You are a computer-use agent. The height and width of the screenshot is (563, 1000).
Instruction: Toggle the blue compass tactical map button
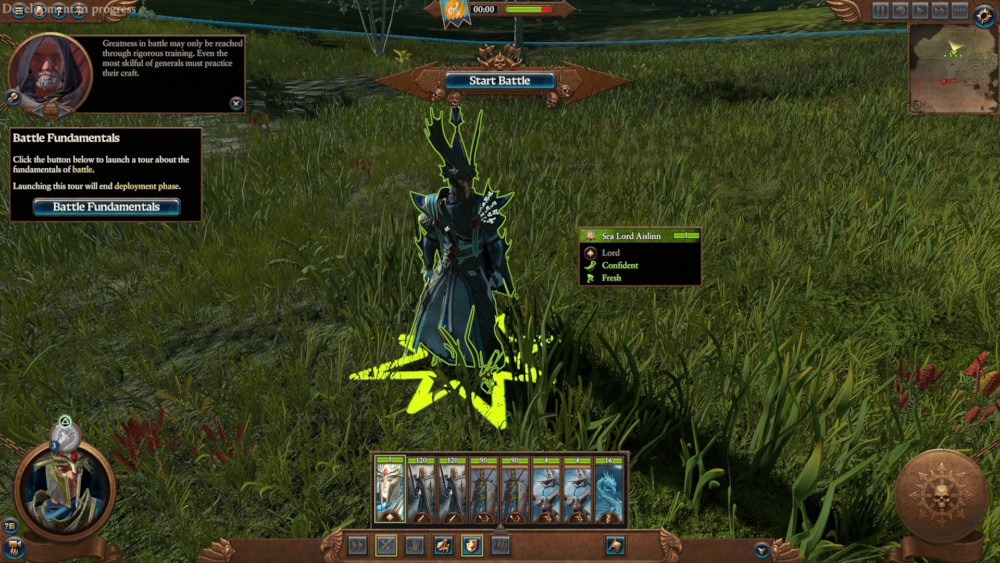click(984, 16)
